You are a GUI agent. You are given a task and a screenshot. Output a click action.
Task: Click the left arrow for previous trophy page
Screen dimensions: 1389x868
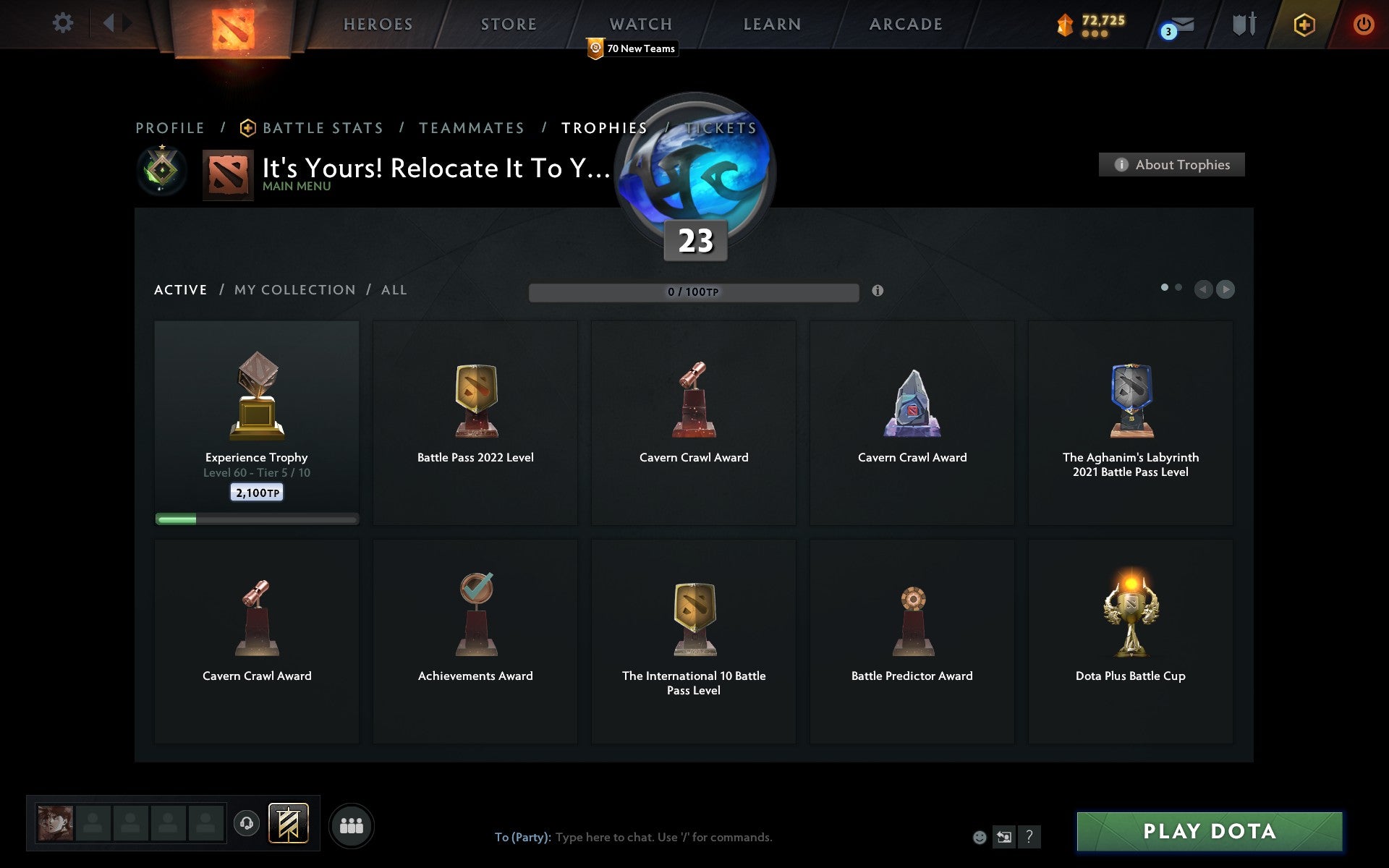tap(1204, 289)
